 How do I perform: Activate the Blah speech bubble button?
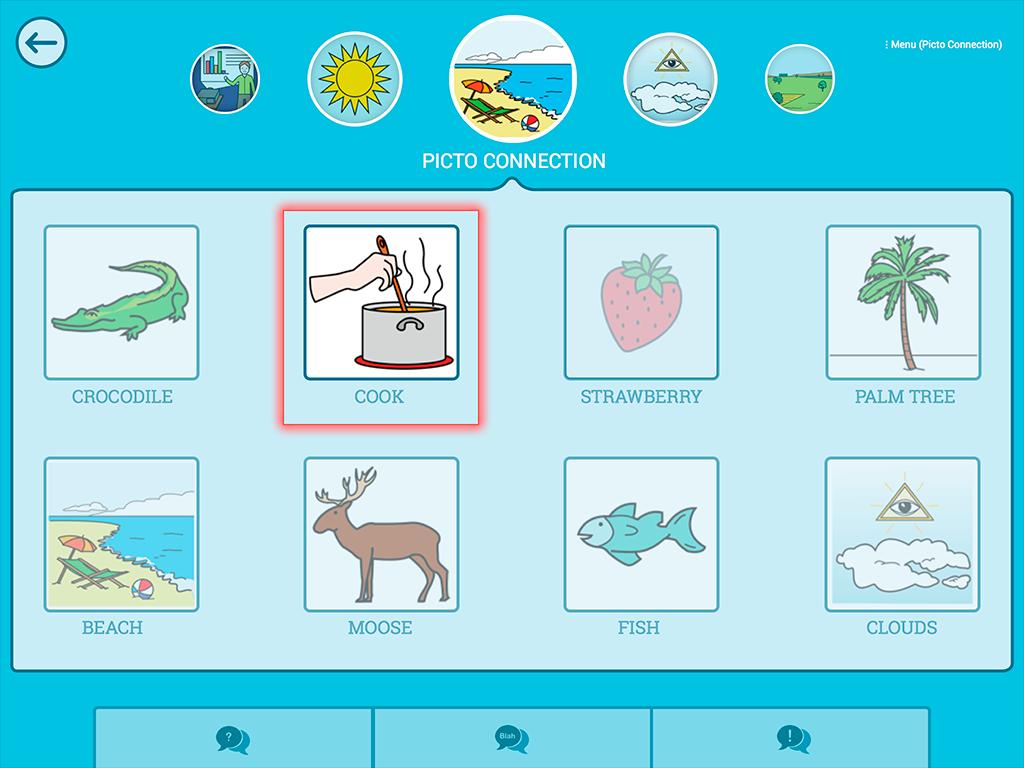coord(512,739)
